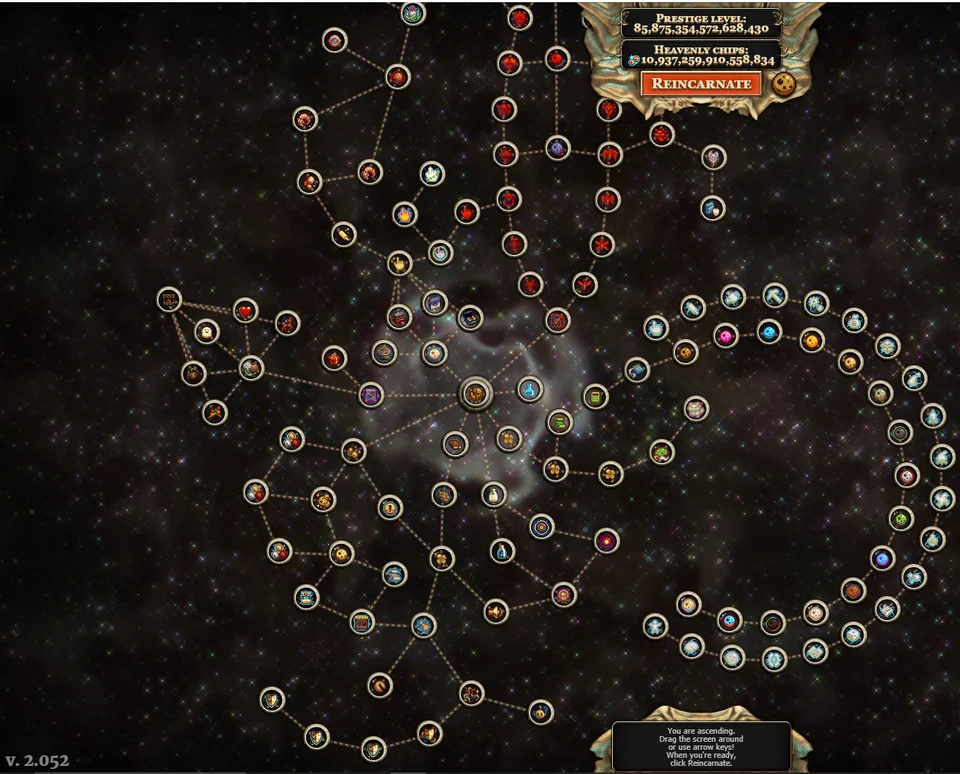Screen dimensions: 960x774
Task: Open the challenge mode cookie beside Reincarnate
Action: click(x=784, y=82)
